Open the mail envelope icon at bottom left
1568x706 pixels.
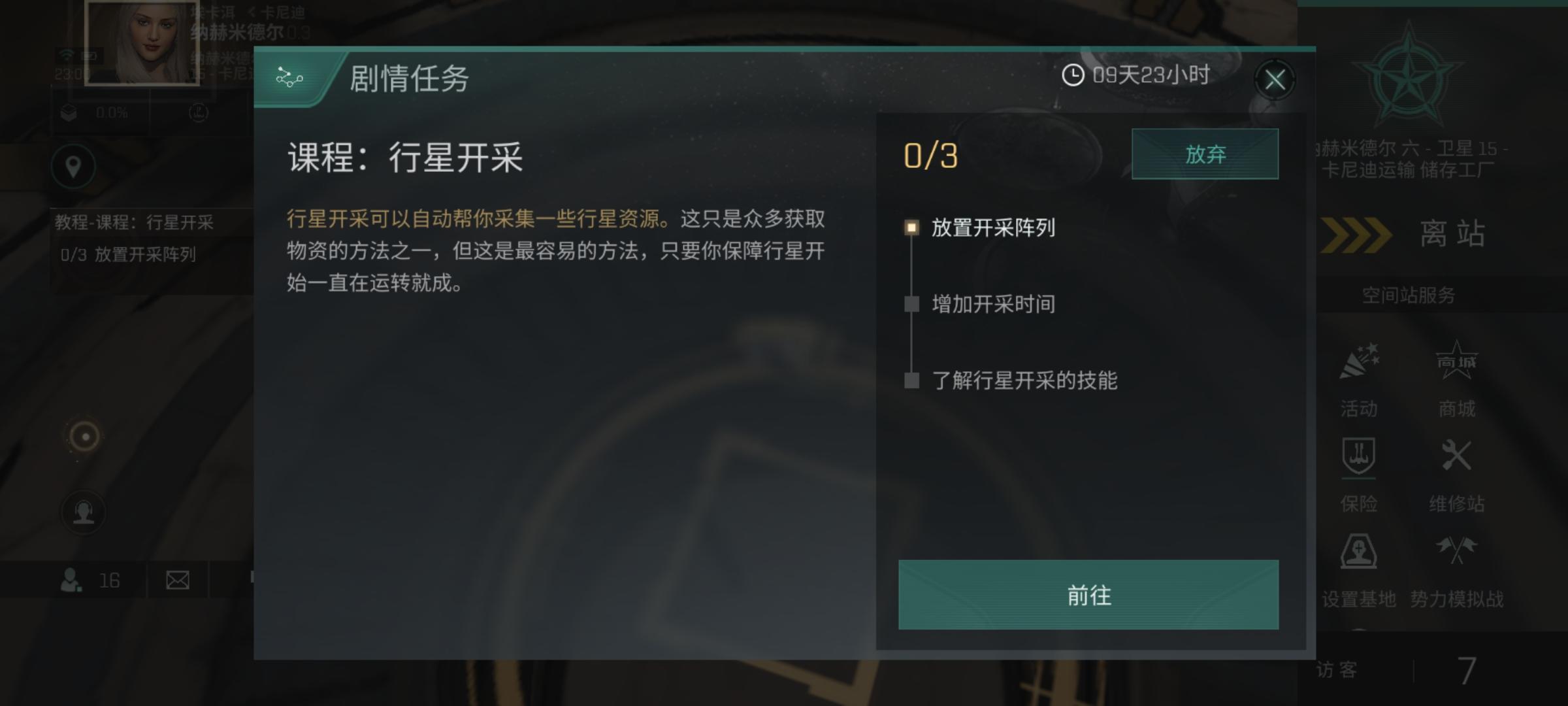178,579
